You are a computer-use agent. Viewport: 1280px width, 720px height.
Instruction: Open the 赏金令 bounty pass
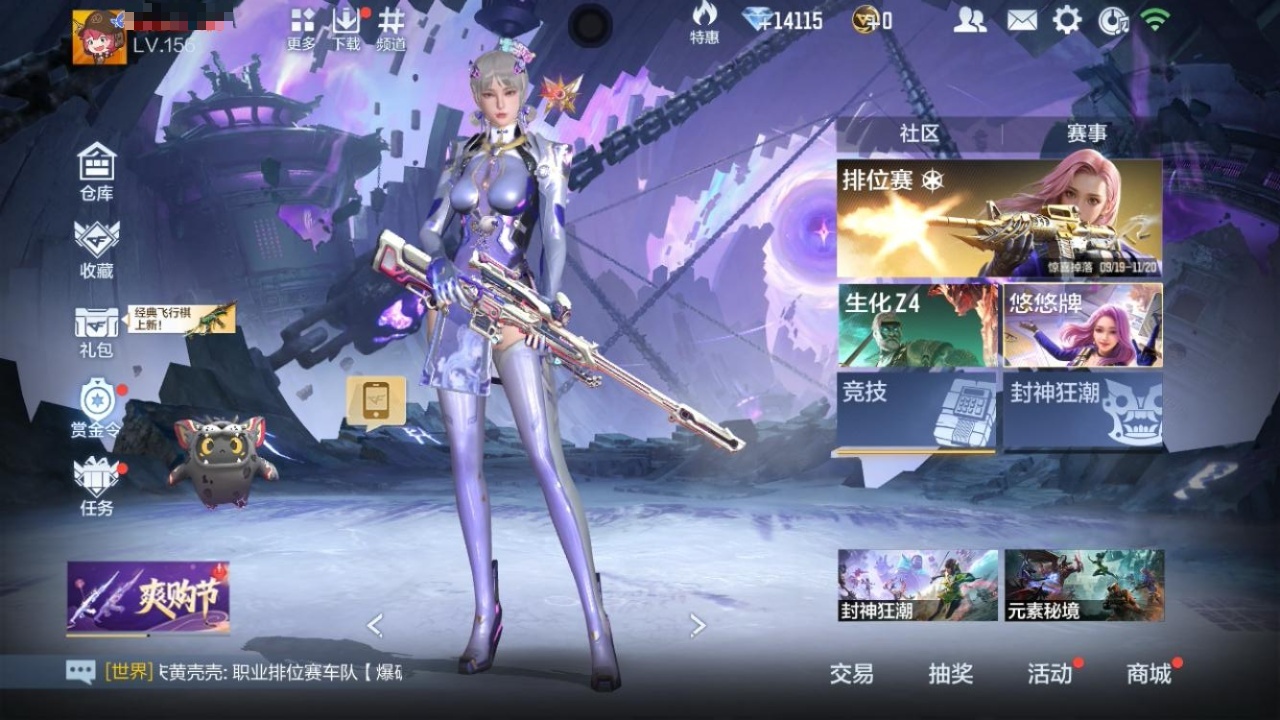click(97, 408)
